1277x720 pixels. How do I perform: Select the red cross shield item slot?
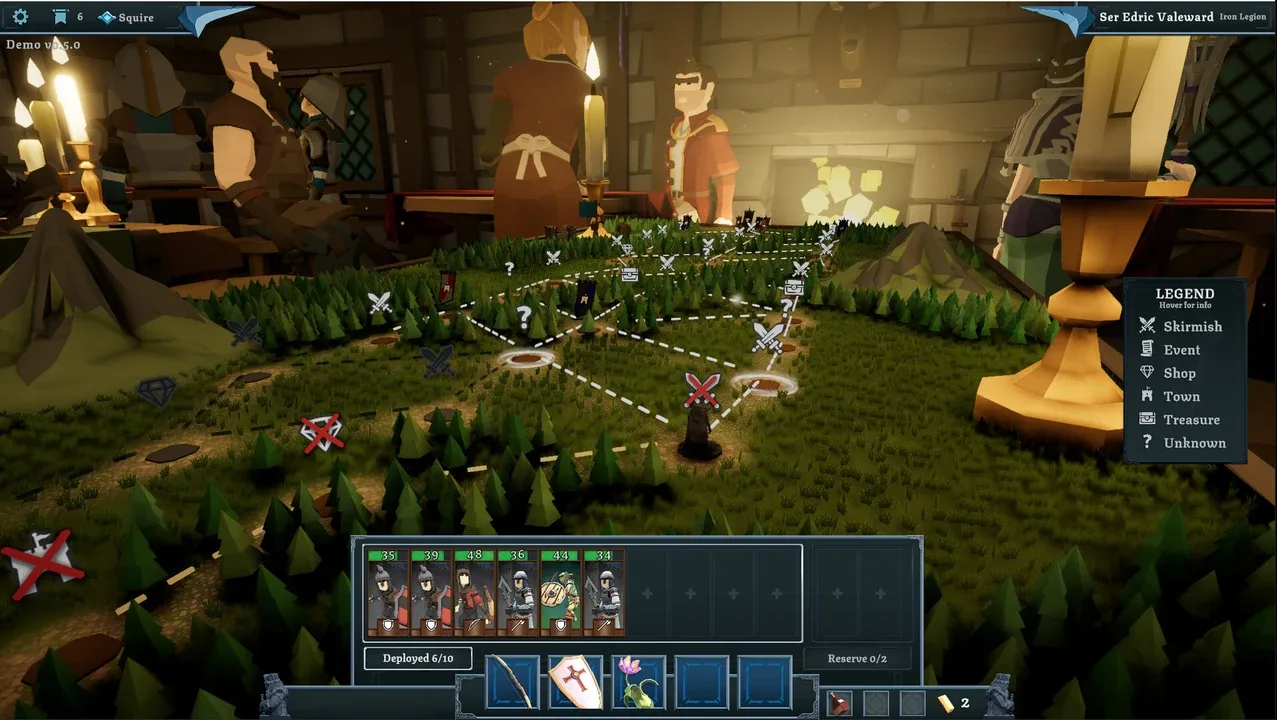[576, 682]
